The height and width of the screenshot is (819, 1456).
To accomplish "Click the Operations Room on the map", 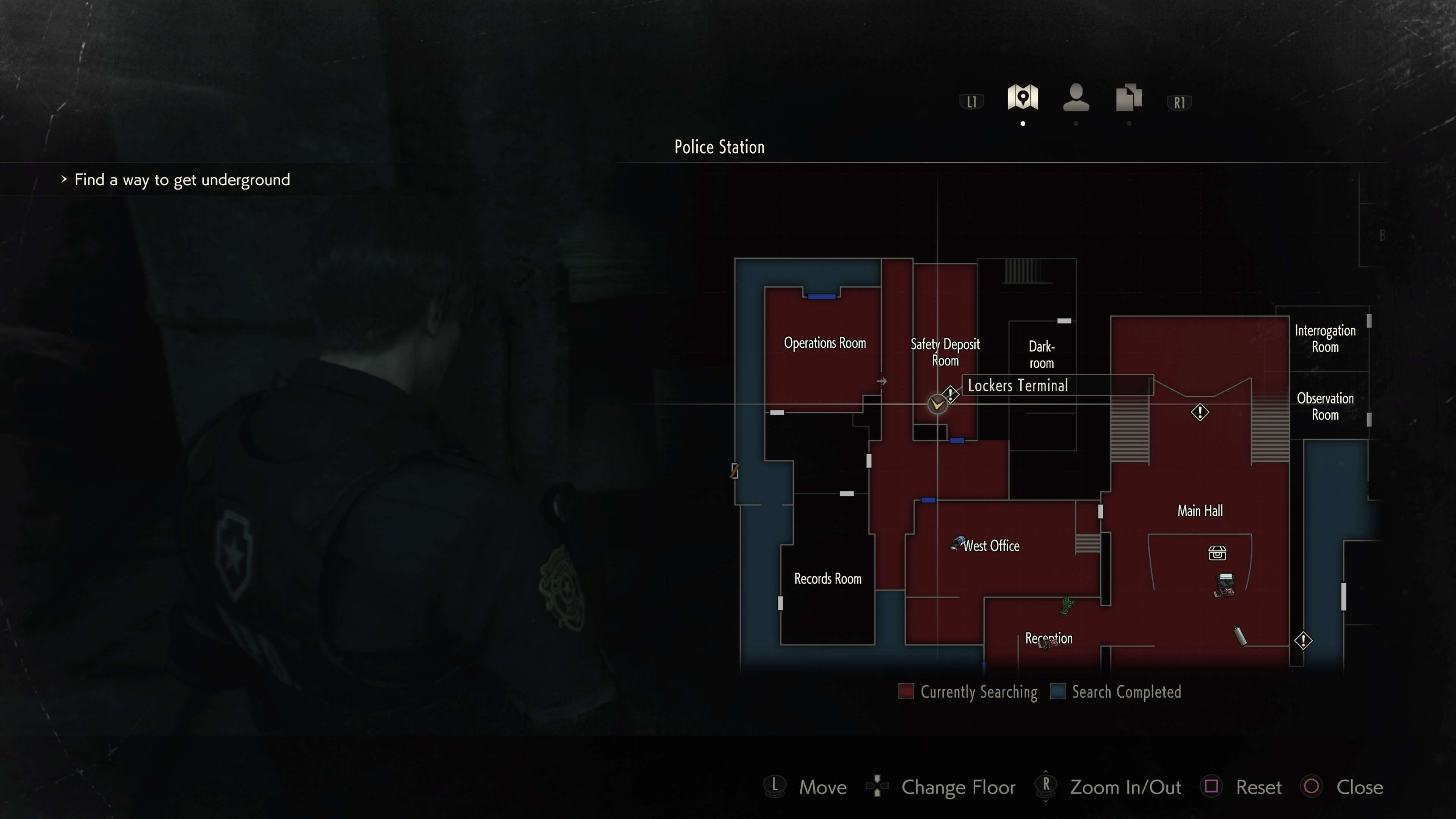I will click(824, 343).
